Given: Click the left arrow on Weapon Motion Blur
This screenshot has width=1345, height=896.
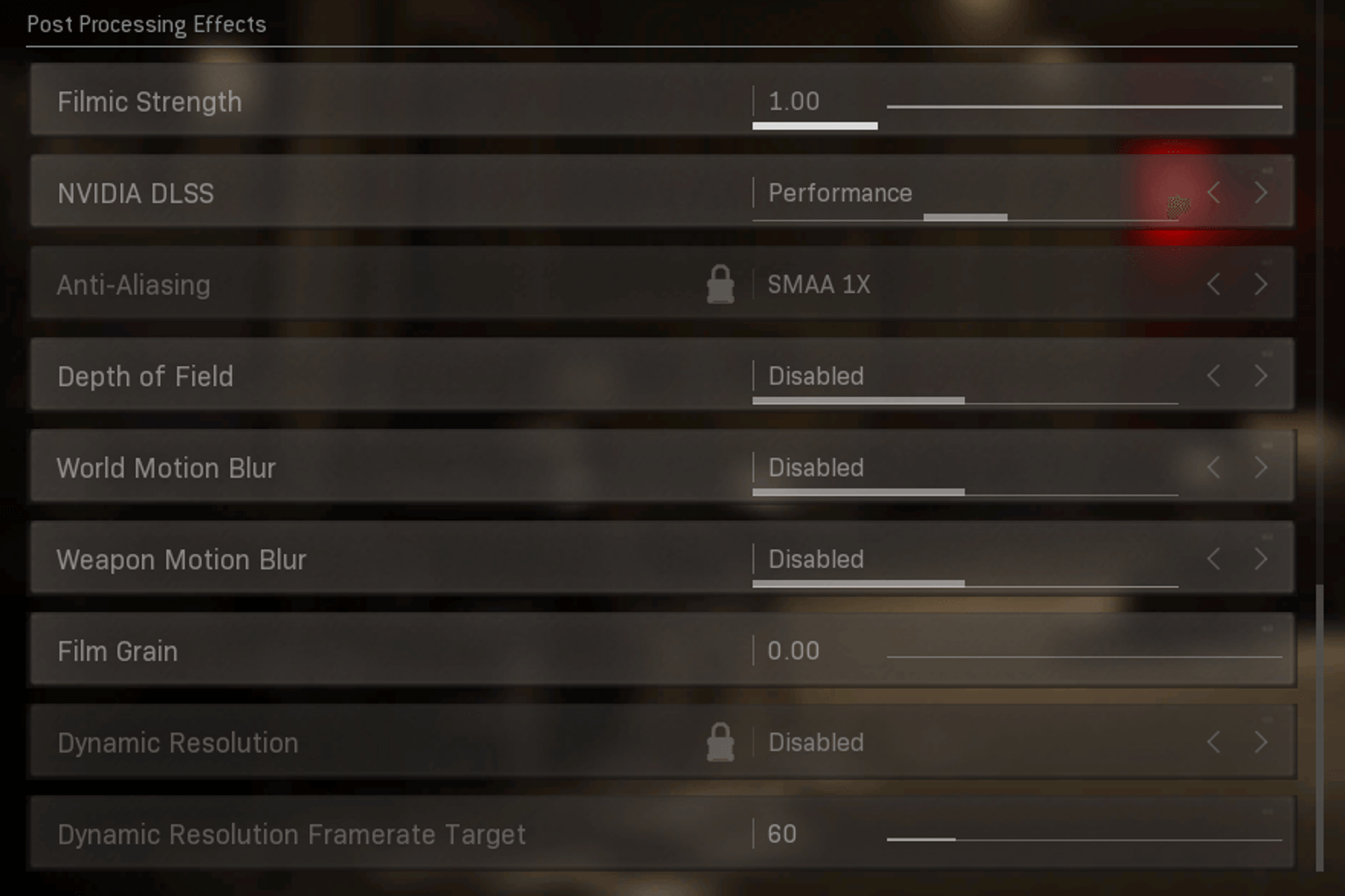Looking at the screenshot, I should 1214,559.
